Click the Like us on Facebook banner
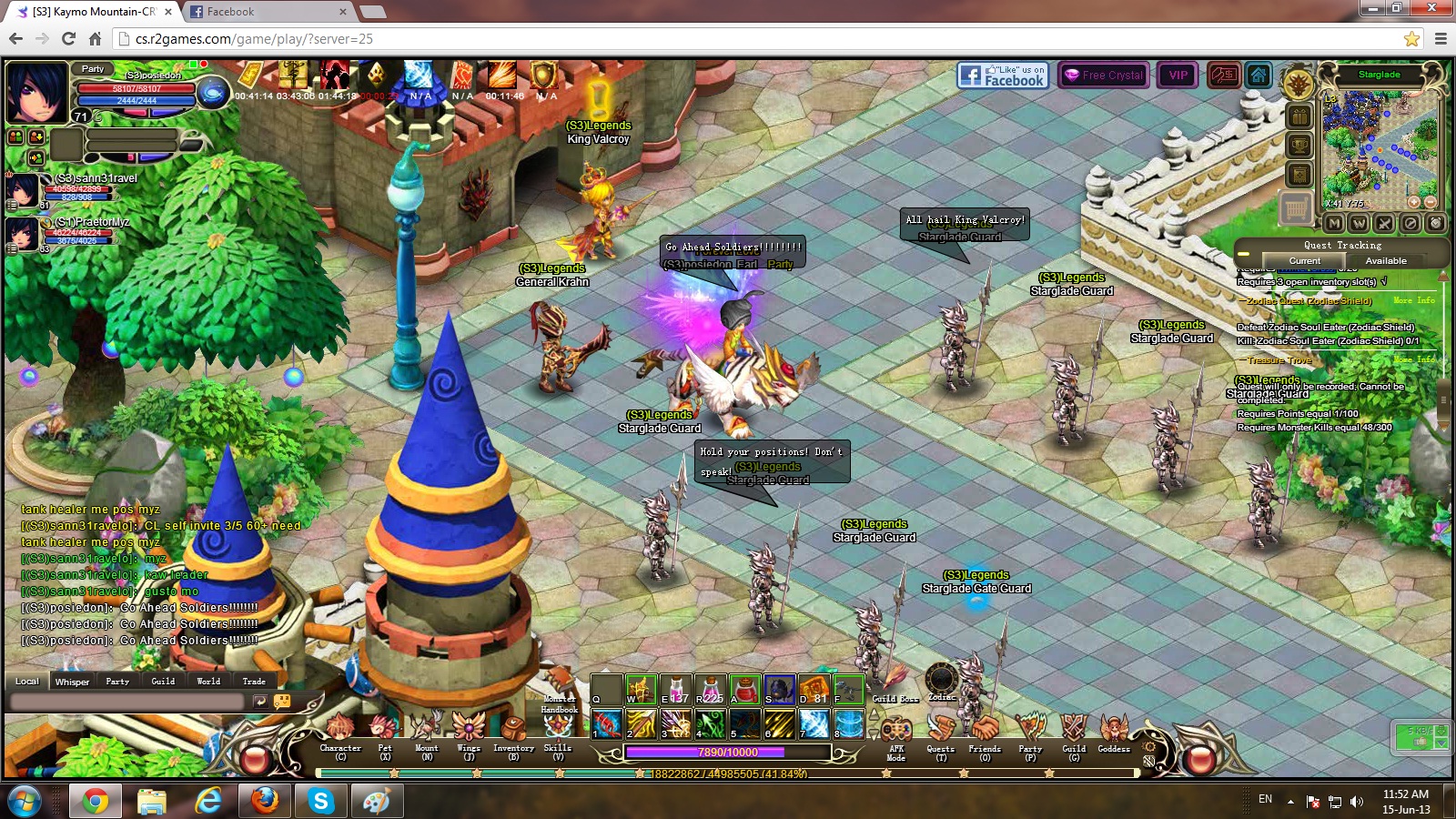 coord(1003,76)
